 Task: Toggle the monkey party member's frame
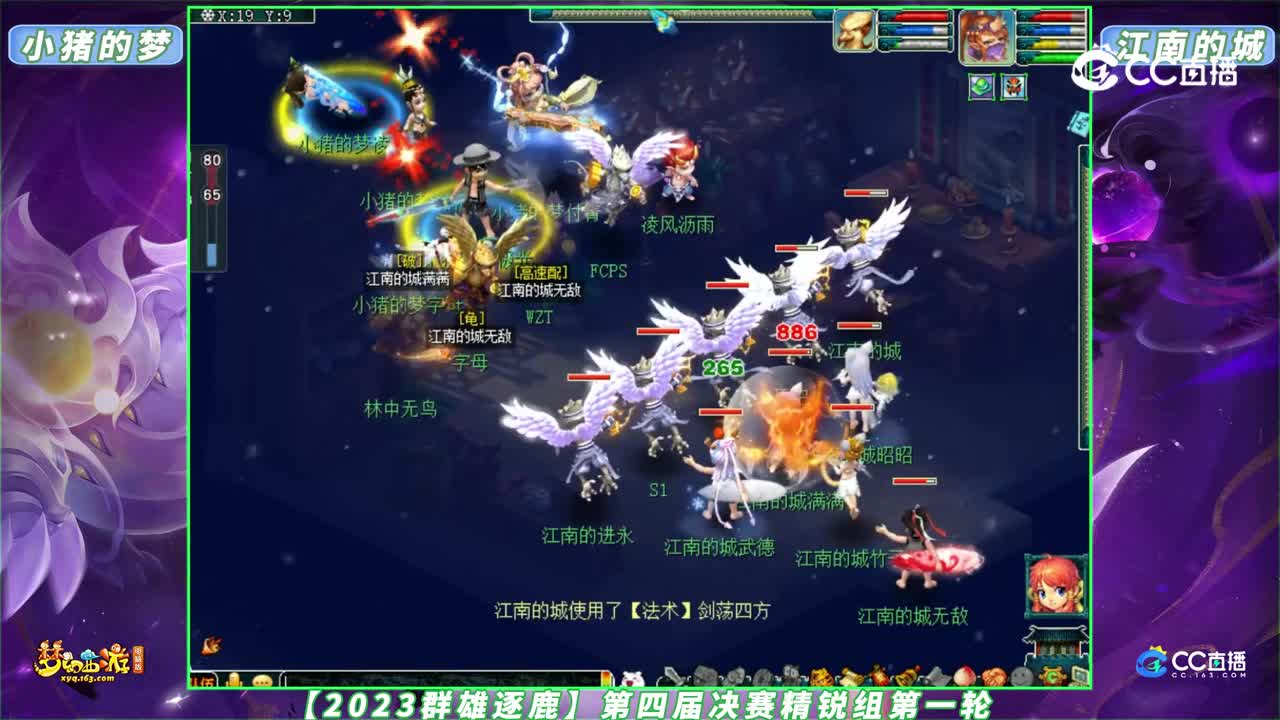(x=986, y=36)
